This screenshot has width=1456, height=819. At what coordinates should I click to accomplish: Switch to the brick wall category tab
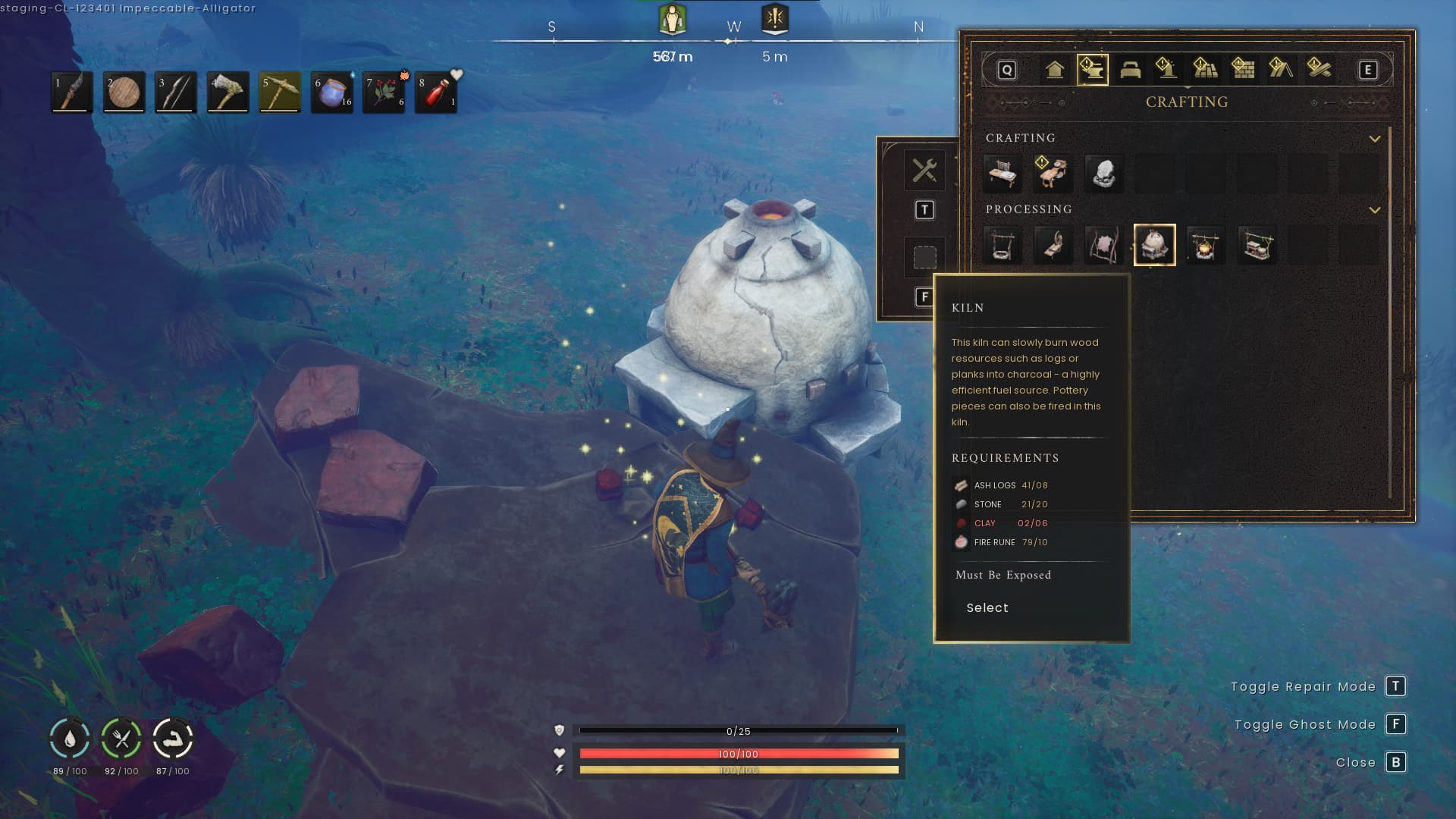(1243, 70)
